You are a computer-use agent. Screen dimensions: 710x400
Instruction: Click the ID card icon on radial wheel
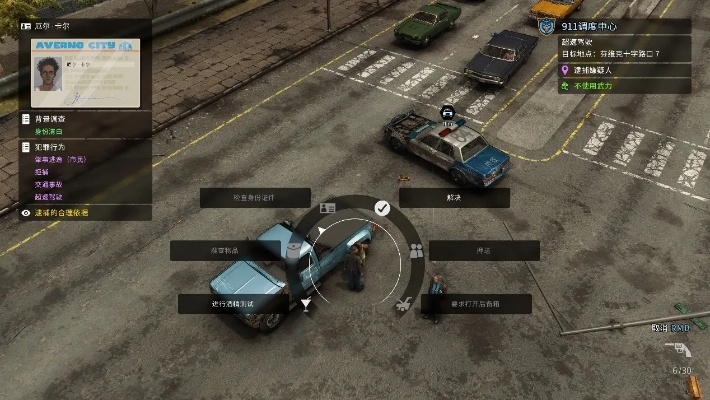point(327,208)
